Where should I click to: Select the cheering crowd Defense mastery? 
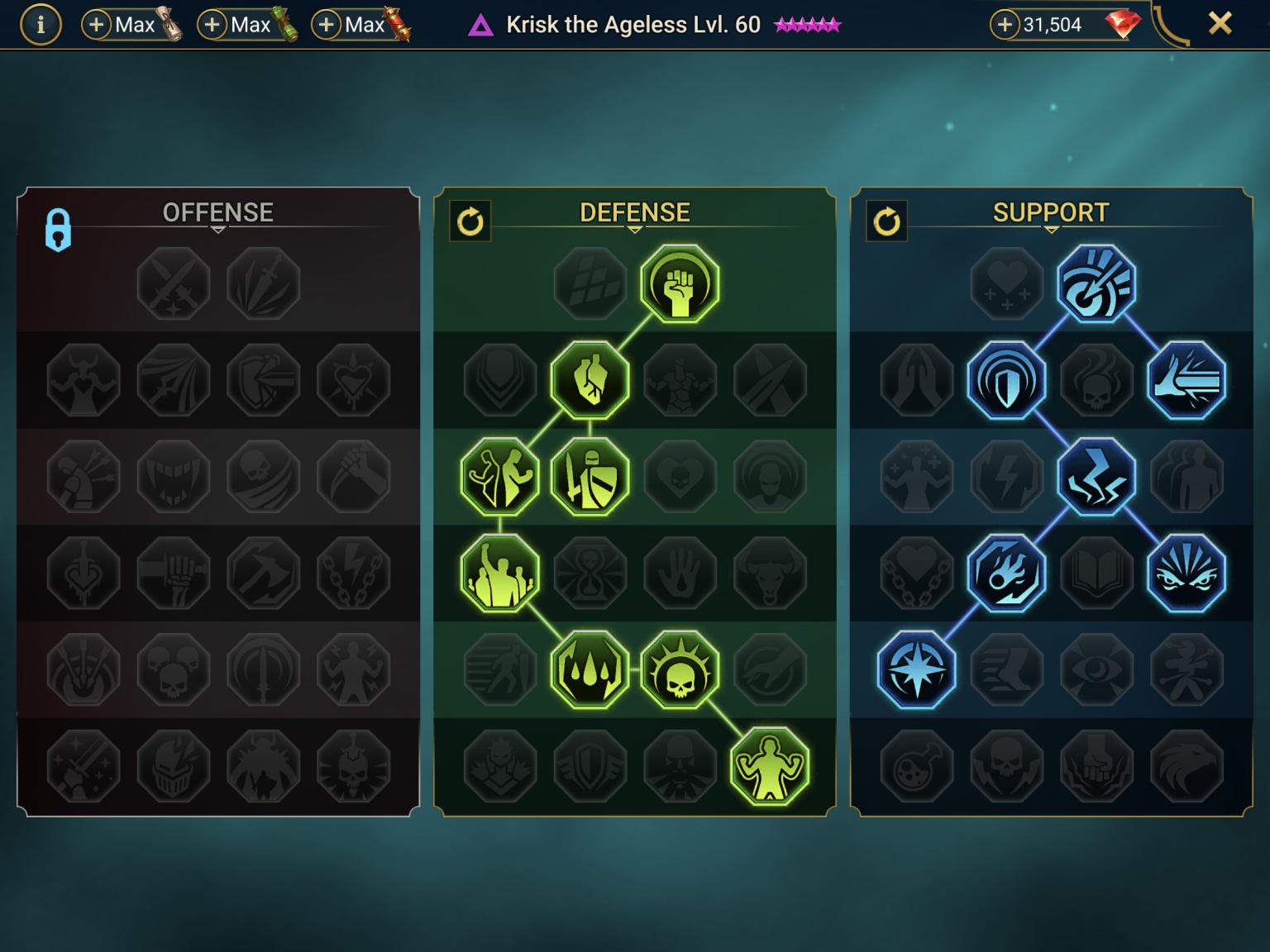[x=499, y=574]
